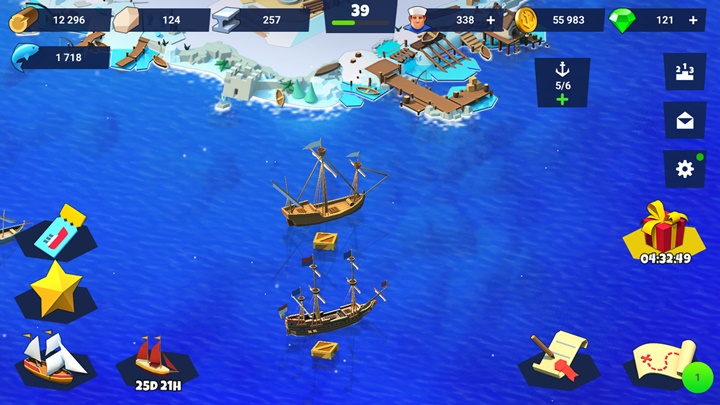Screen dimensions: 720x405
Task: Show the leaderboard podium
Action: pos(685,71)
